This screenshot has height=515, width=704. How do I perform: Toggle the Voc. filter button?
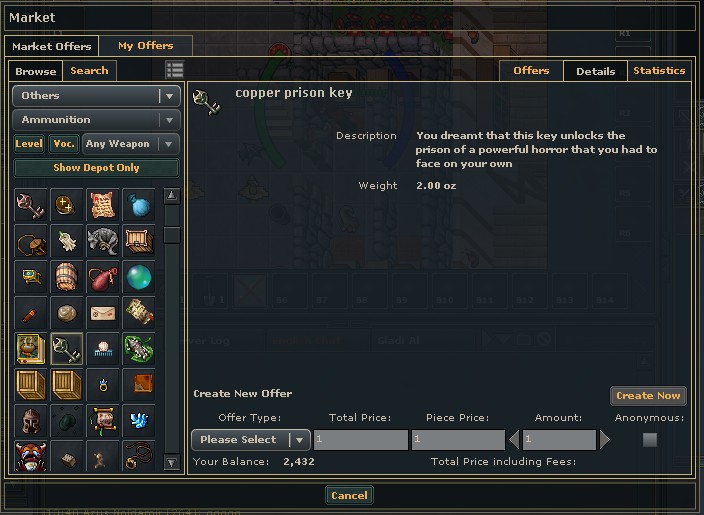pyautogui.click(x=64, y=144)
